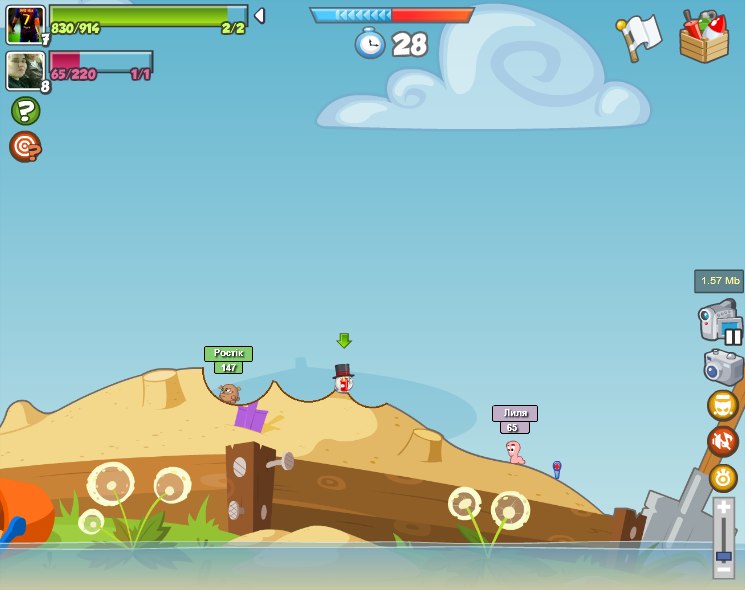The image size is (745, 590).
Task: Click the yellow eye round button
Action: 722,477
